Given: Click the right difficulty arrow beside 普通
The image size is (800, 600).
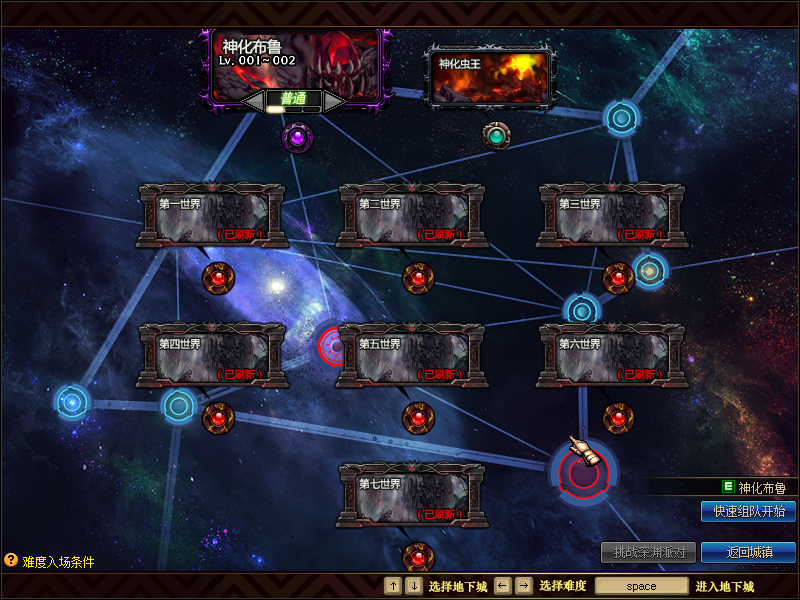Looking at the screenshot, I should (x=334, y=100).
